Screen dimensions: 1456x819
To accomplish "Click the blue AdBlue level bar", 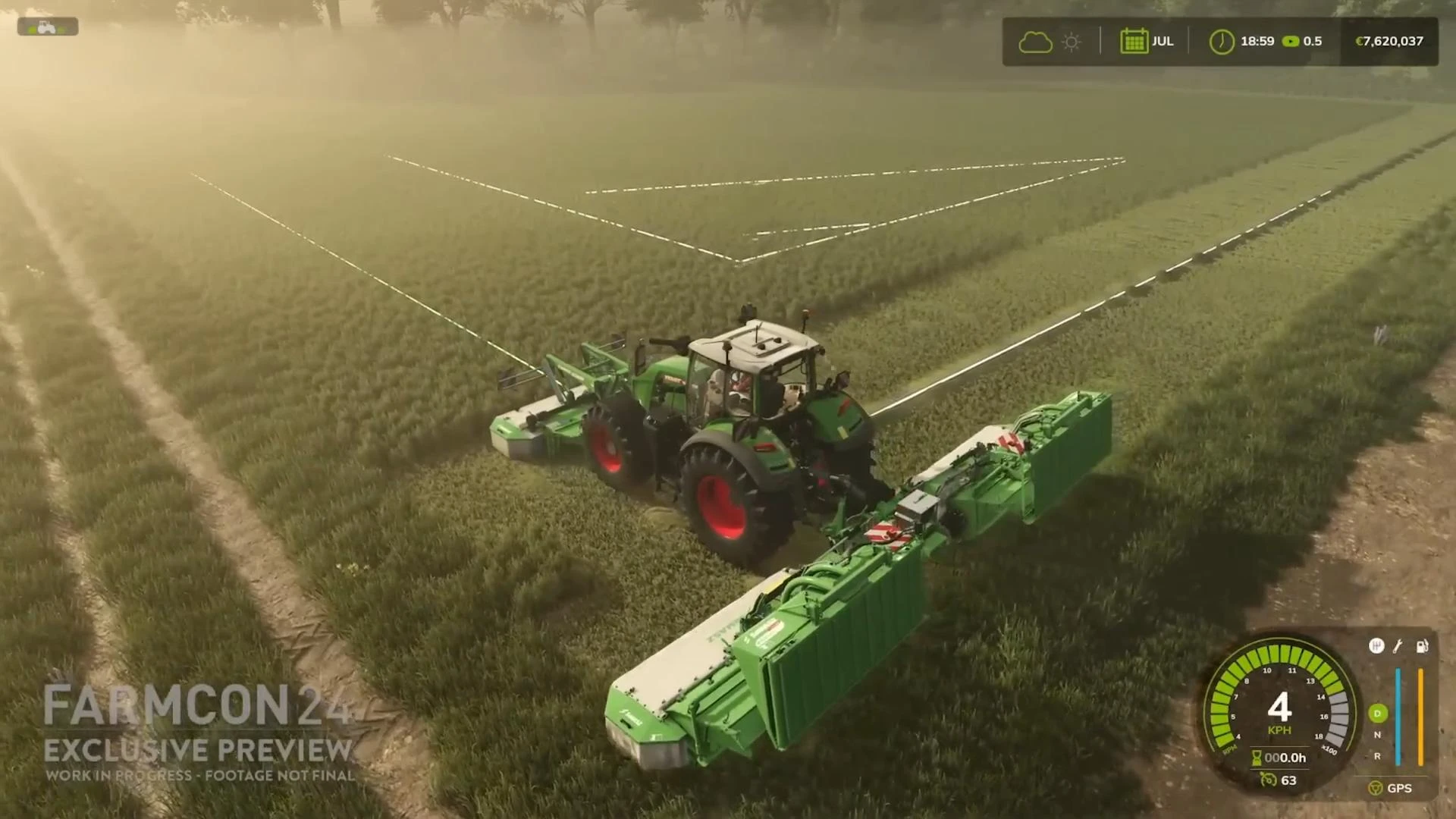I will 1398,717.
